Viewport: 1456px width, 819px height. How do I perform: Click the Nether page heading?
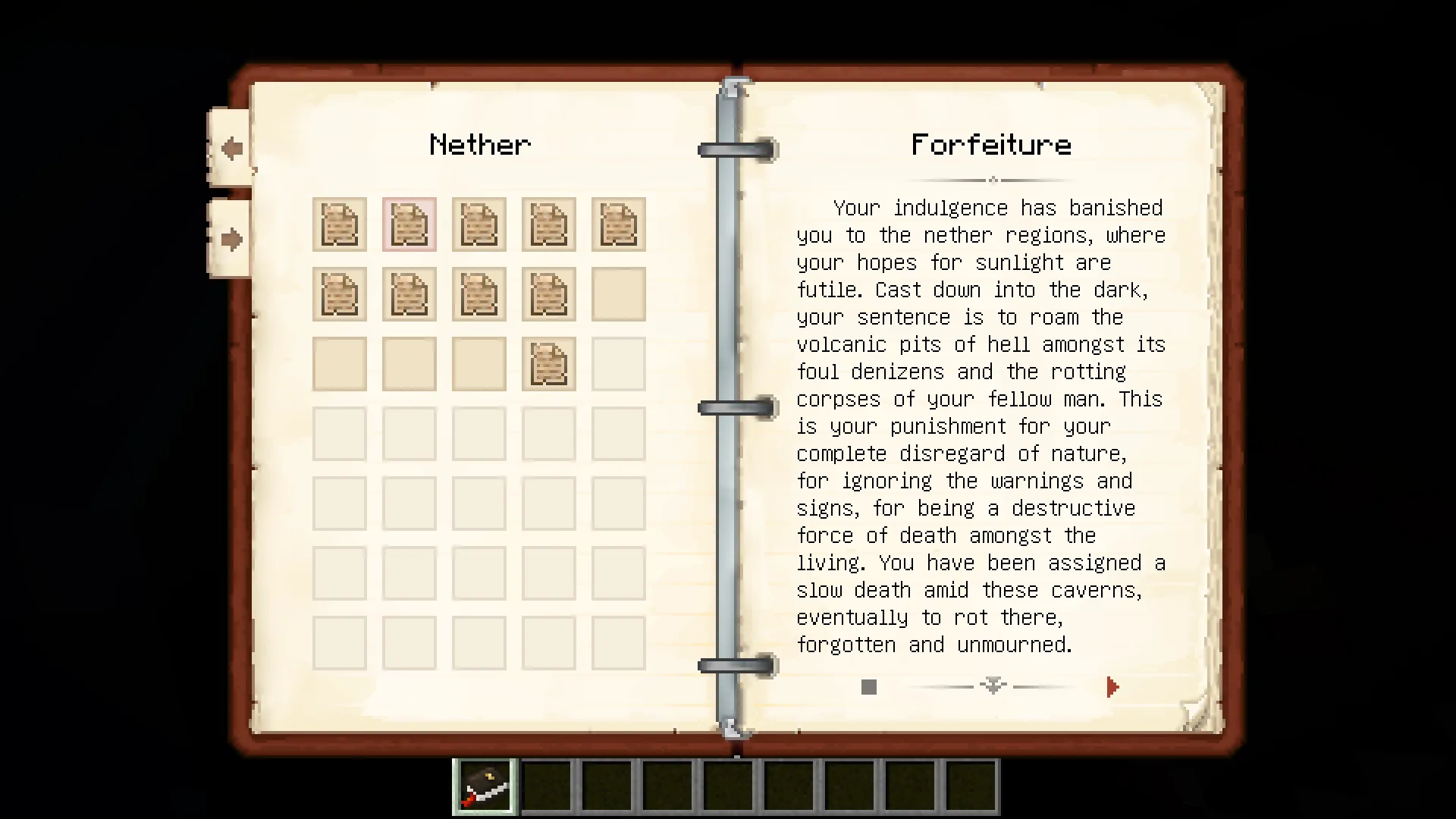pos(480,145)
